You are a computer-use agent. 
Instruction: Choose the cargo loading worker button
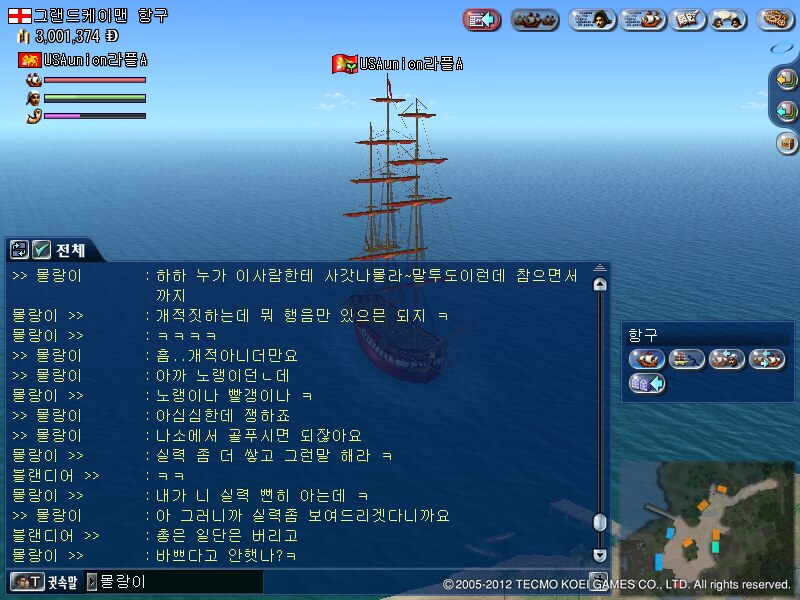687,359
